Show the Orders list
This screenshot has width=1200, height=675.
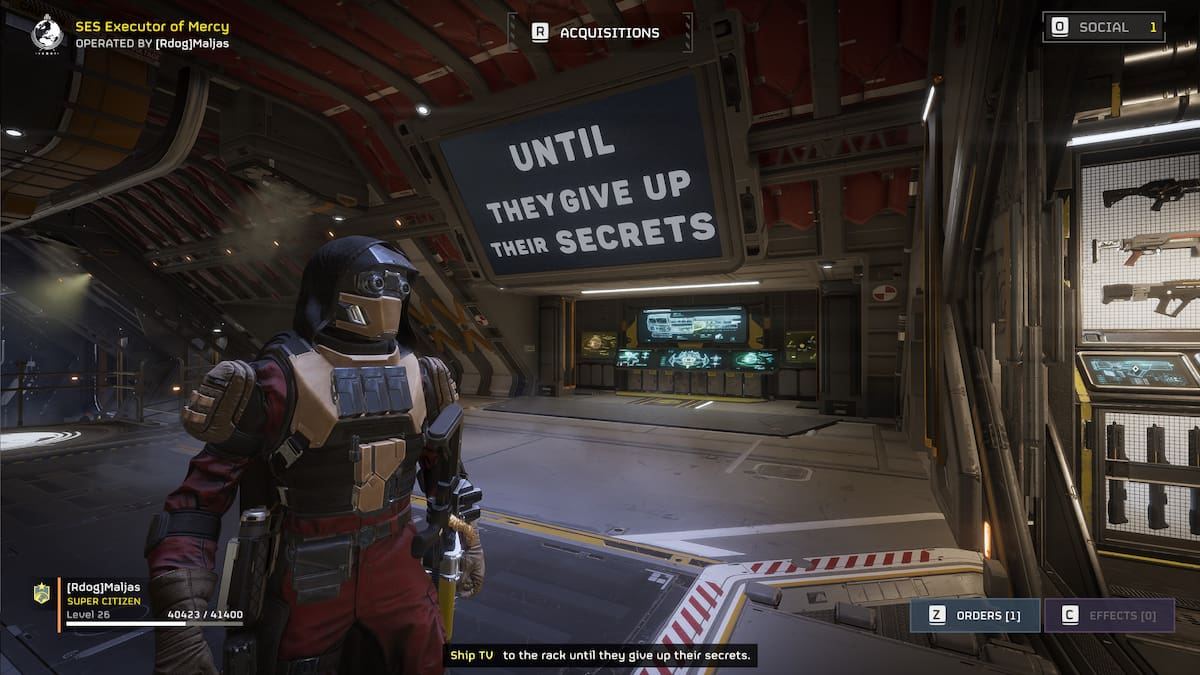pyautogui.click(x=974, y=615)
